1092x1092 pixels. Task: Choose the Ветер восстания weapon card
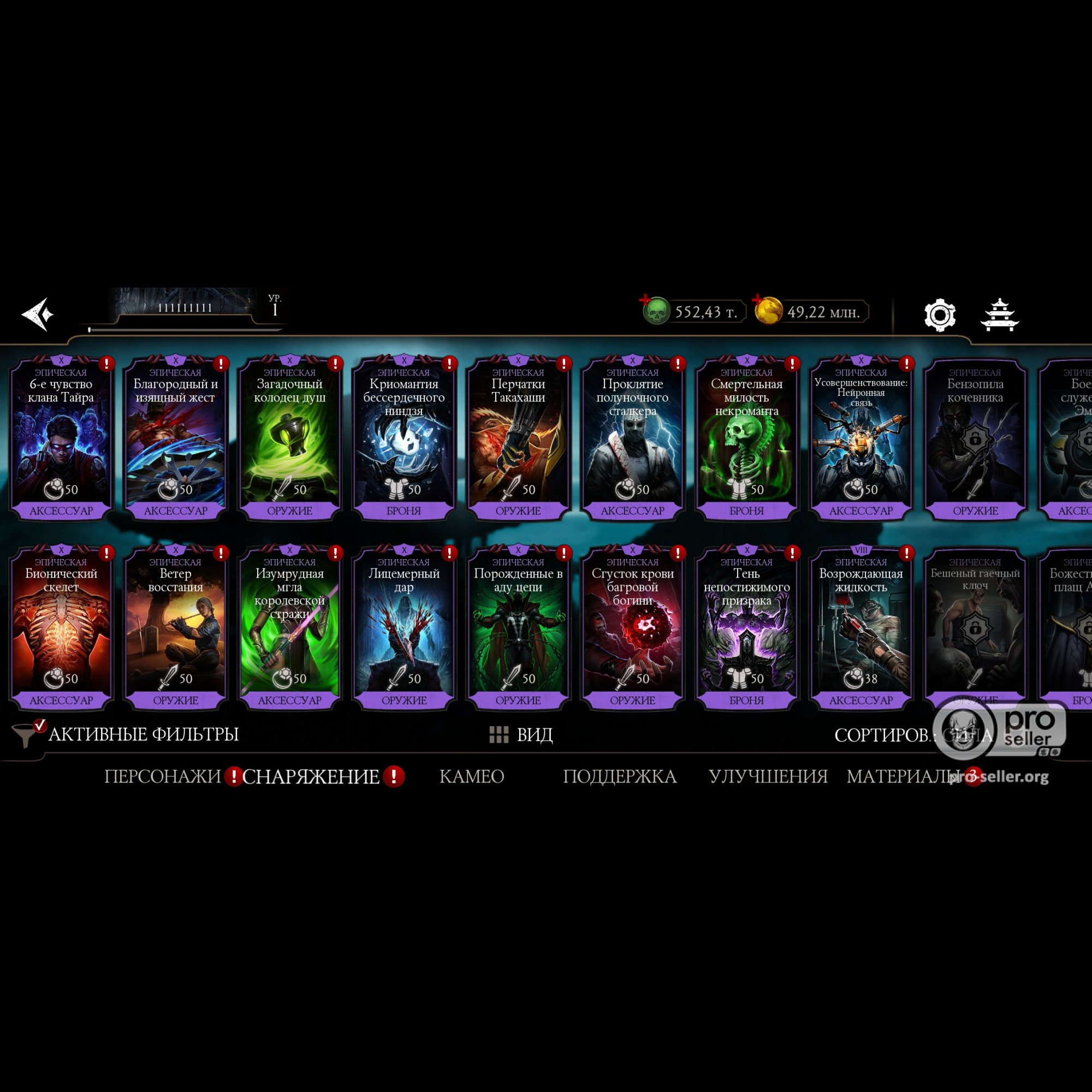(175, 627)
